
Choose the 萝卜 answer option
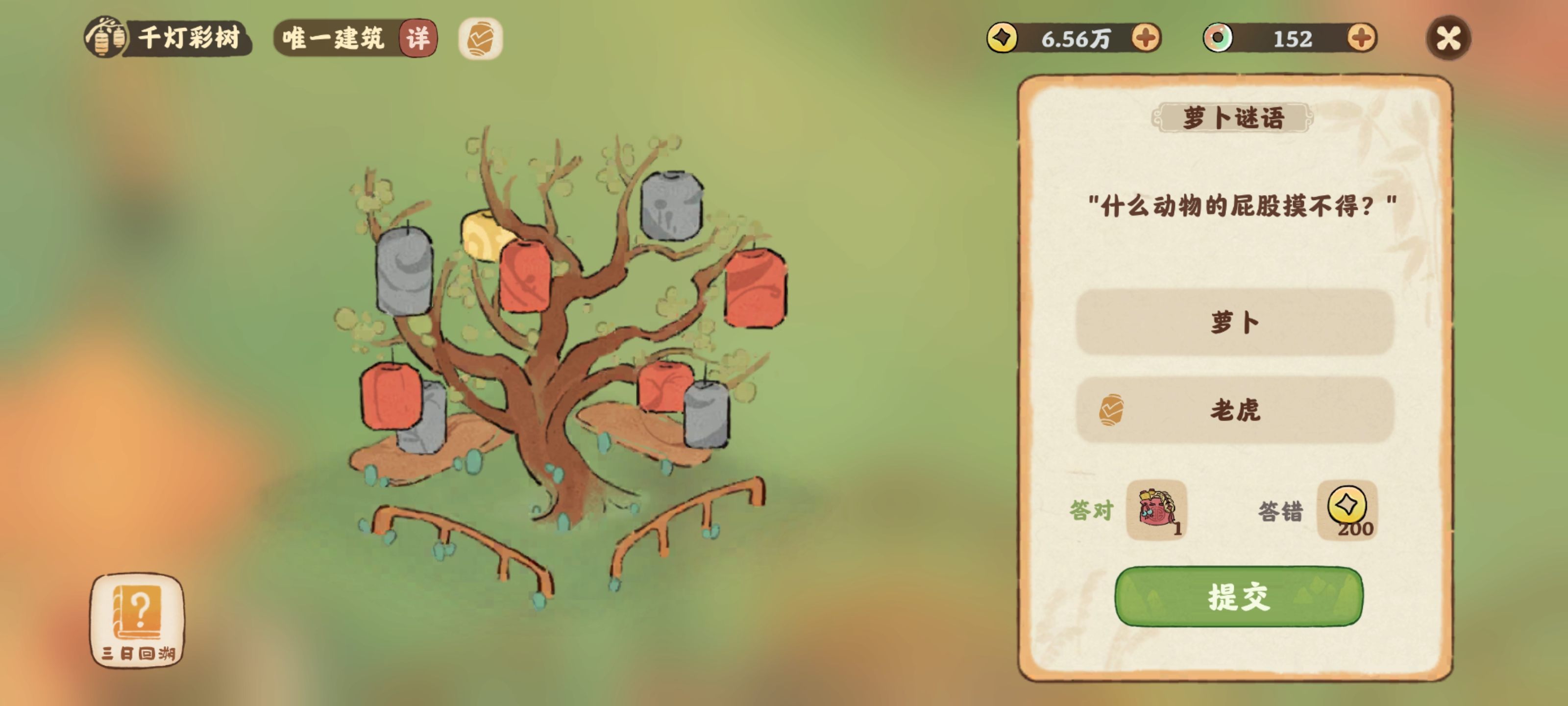point(1234,322)
